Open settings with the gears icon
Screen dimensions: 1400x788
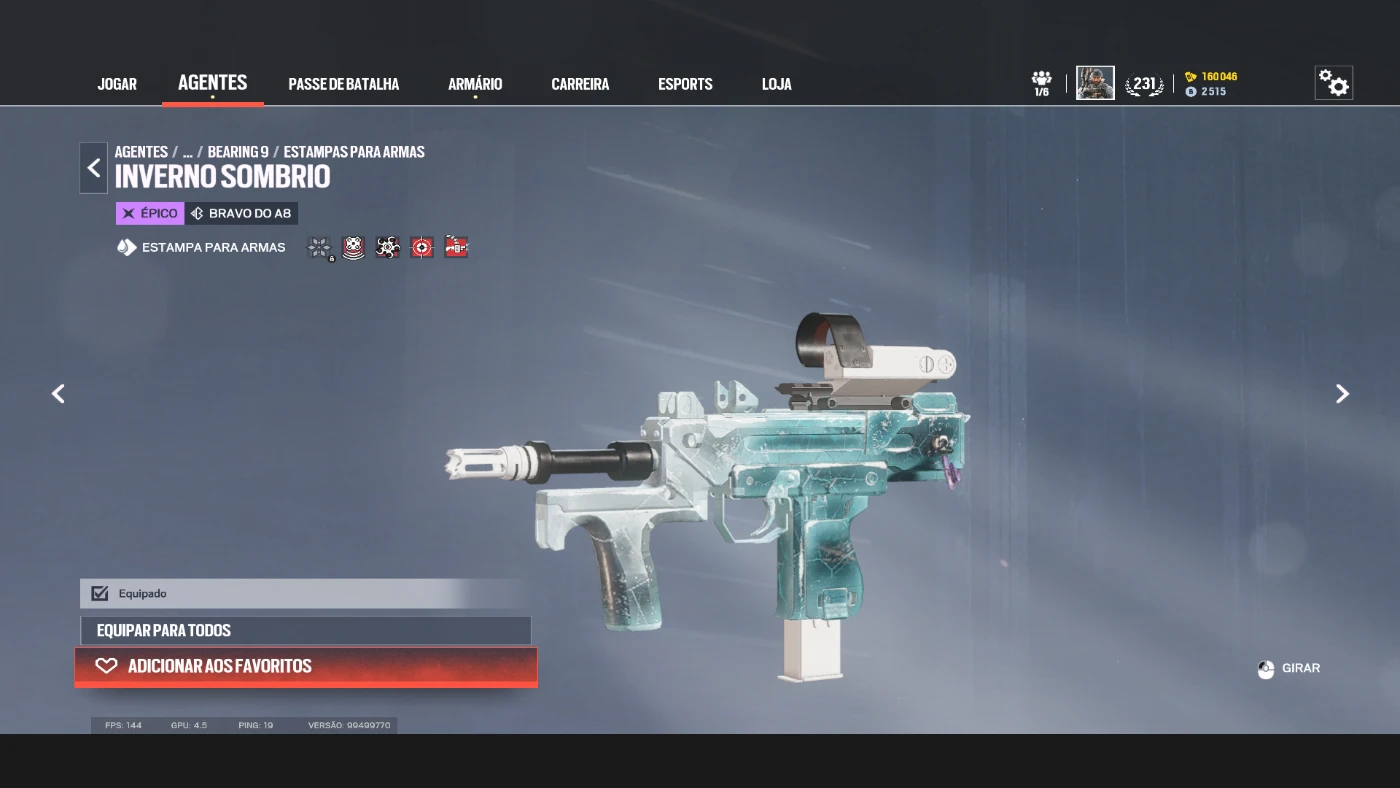click(1333, 83)
